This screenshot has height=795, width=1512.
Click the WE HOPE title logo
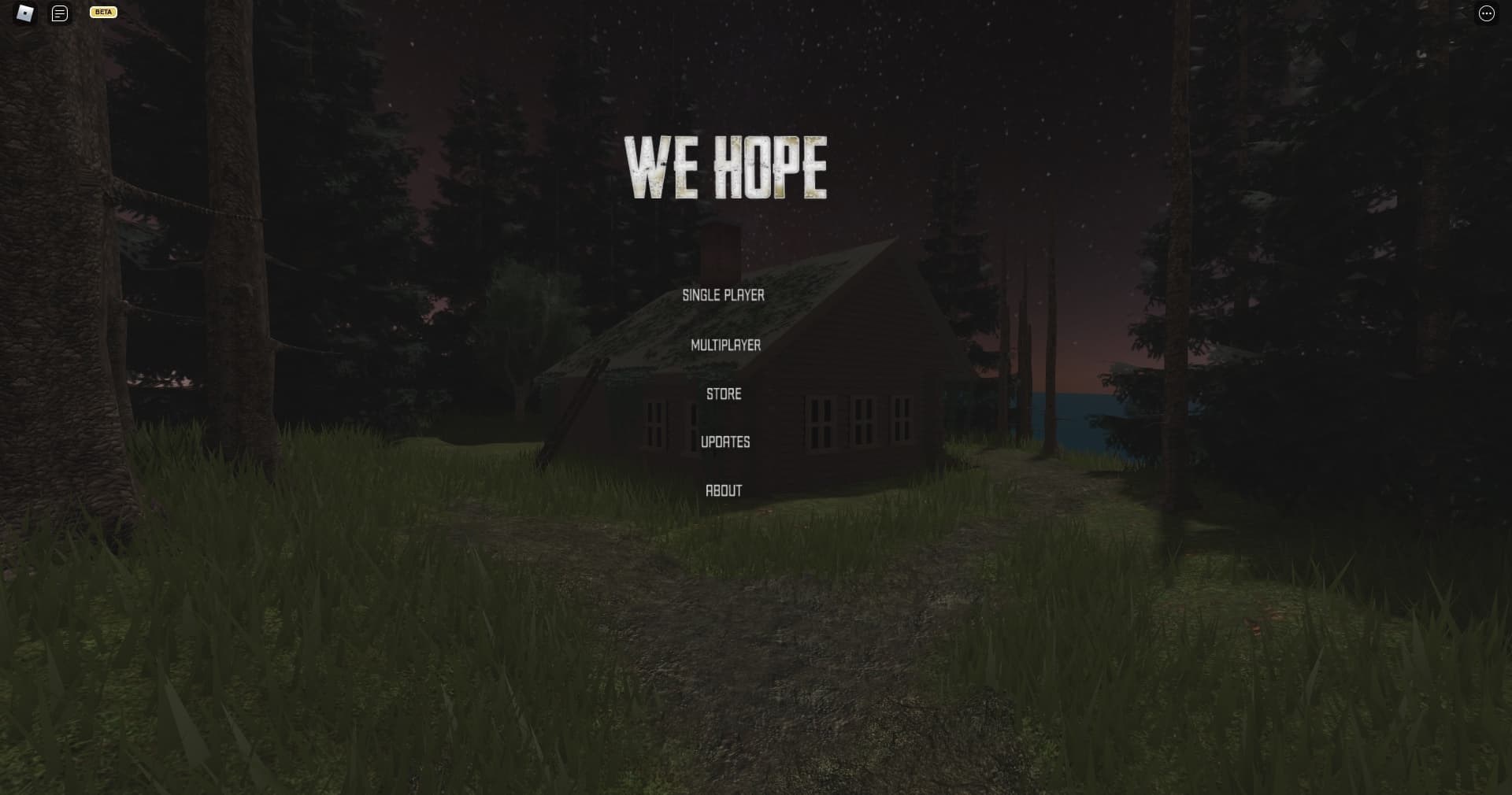724,165
